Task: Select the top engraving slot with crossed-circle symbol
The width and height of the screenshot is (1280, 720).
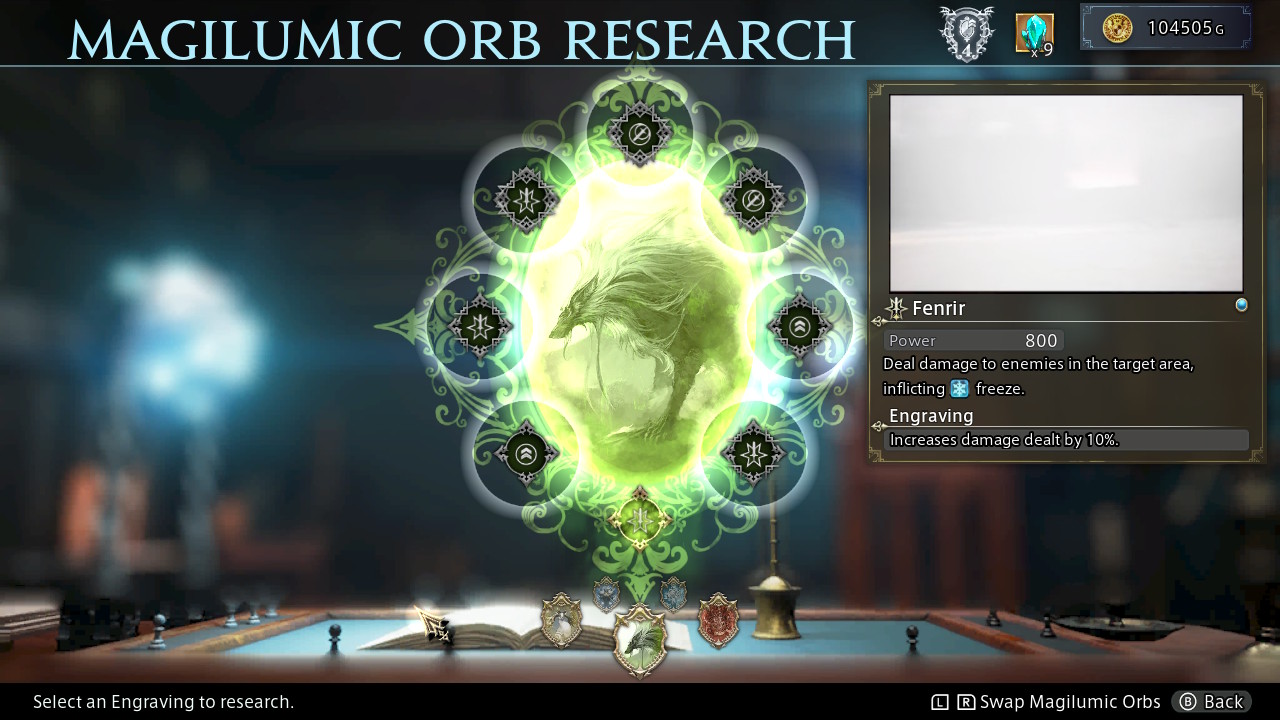Action: tap(639, 135)
